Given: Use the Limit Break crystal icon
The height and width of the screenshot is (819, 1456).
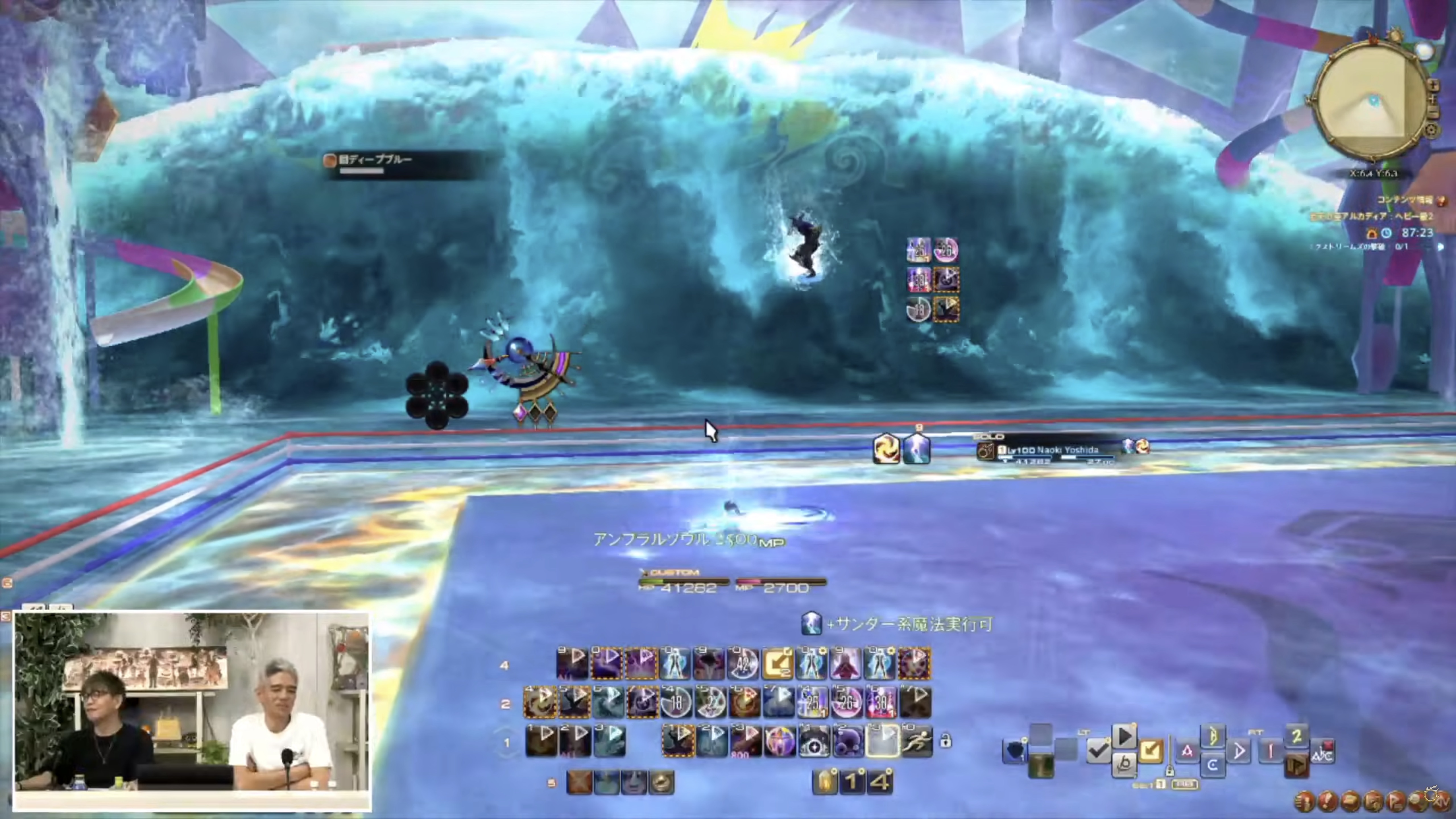Looking at the screenshot, I should (x=825, y=782).
